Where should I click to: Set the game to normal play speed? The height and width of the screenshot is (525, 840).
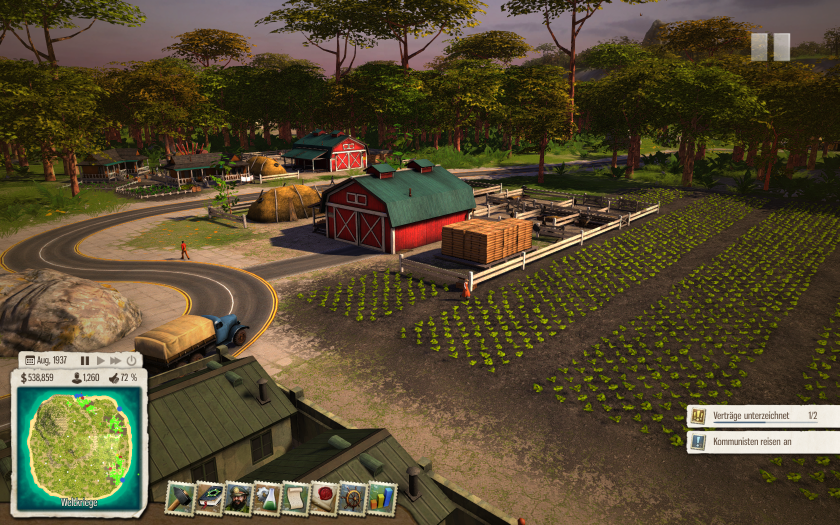coord(100,360)
